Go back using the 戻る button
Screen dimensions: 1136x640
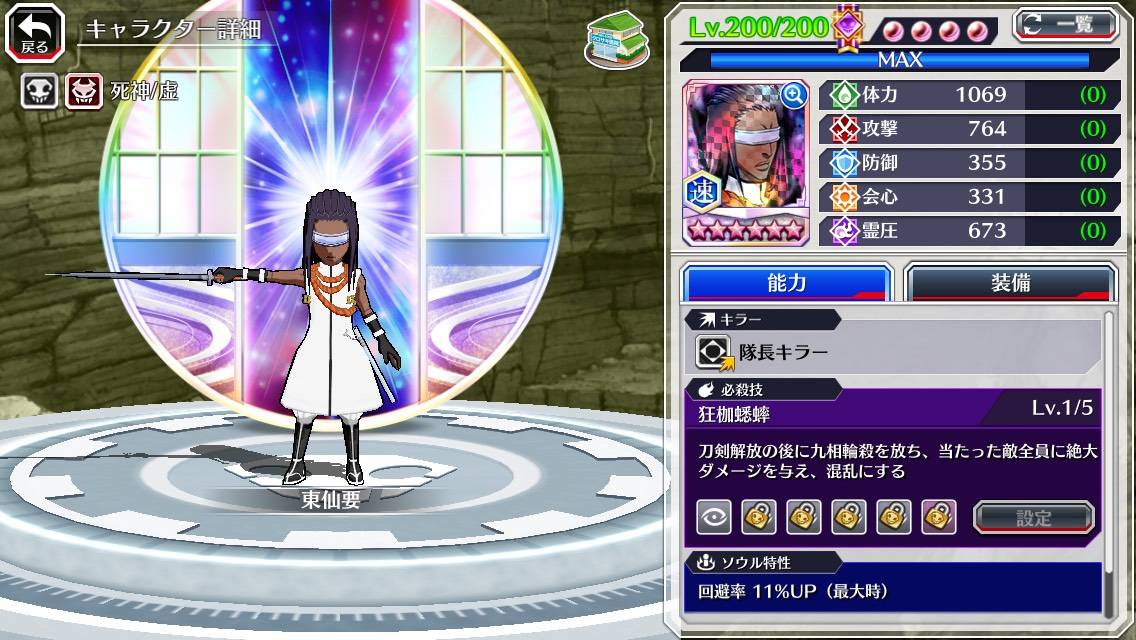pyautogui.click(x=35, y=32)
